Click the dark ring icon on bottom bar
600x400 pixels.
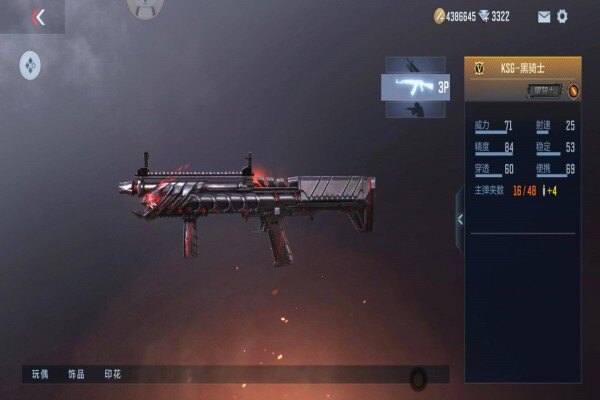point(418,377)
